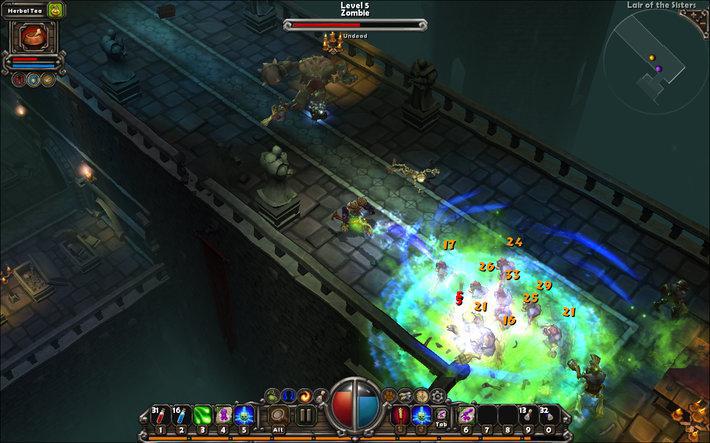Click the round Alt button on the hotbar

coord(279,415)
